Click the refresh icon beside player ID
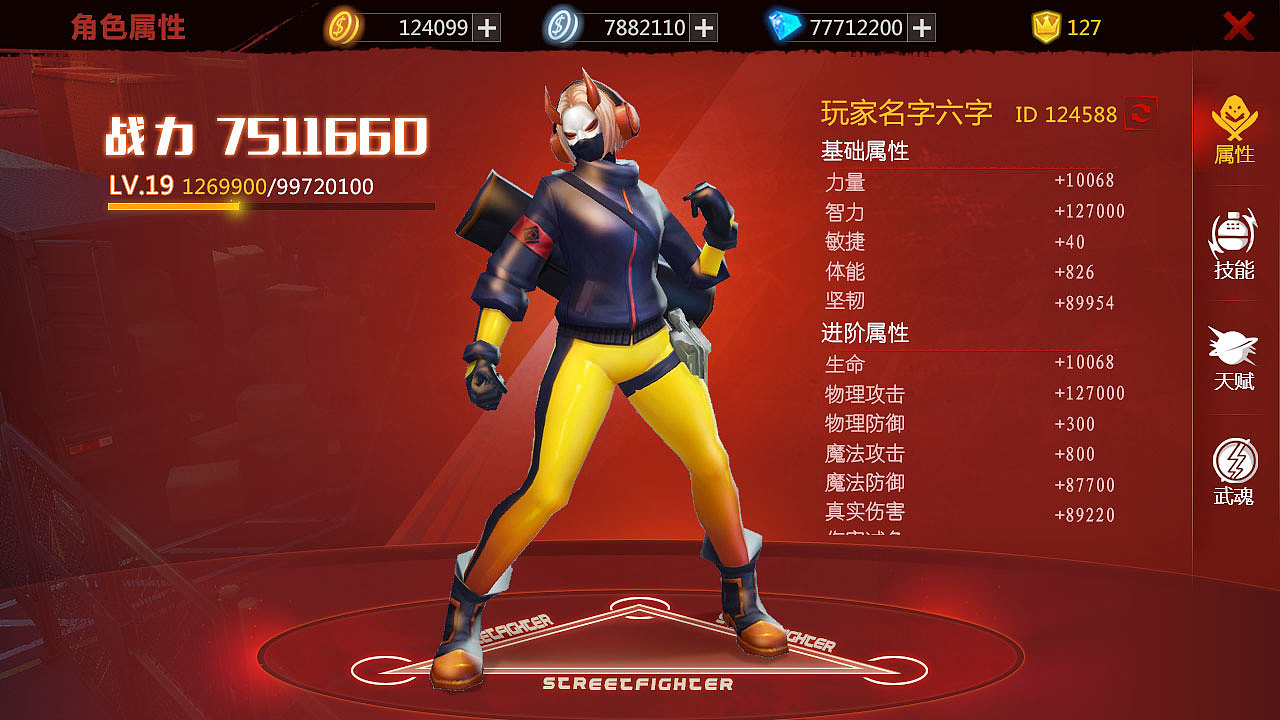 pos(1140,113)
